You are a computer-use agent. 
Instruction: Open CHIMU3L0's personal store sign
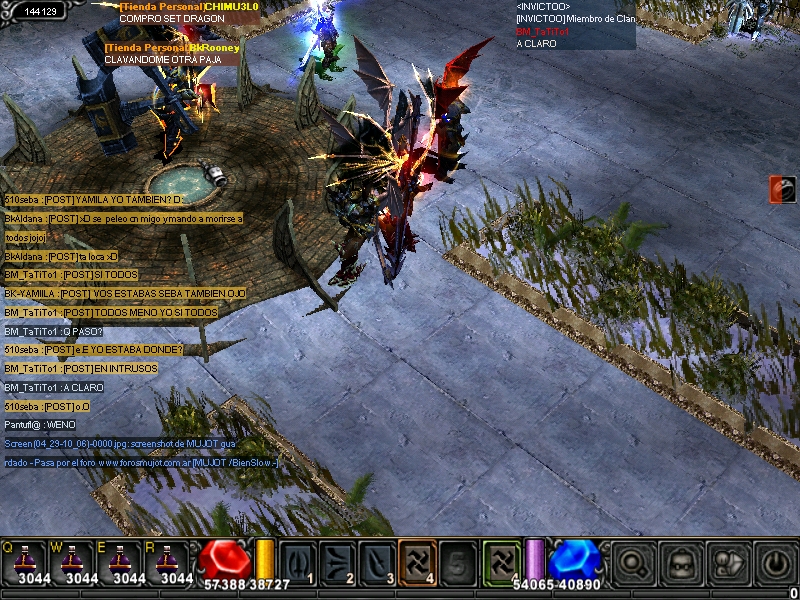(188, 12)
